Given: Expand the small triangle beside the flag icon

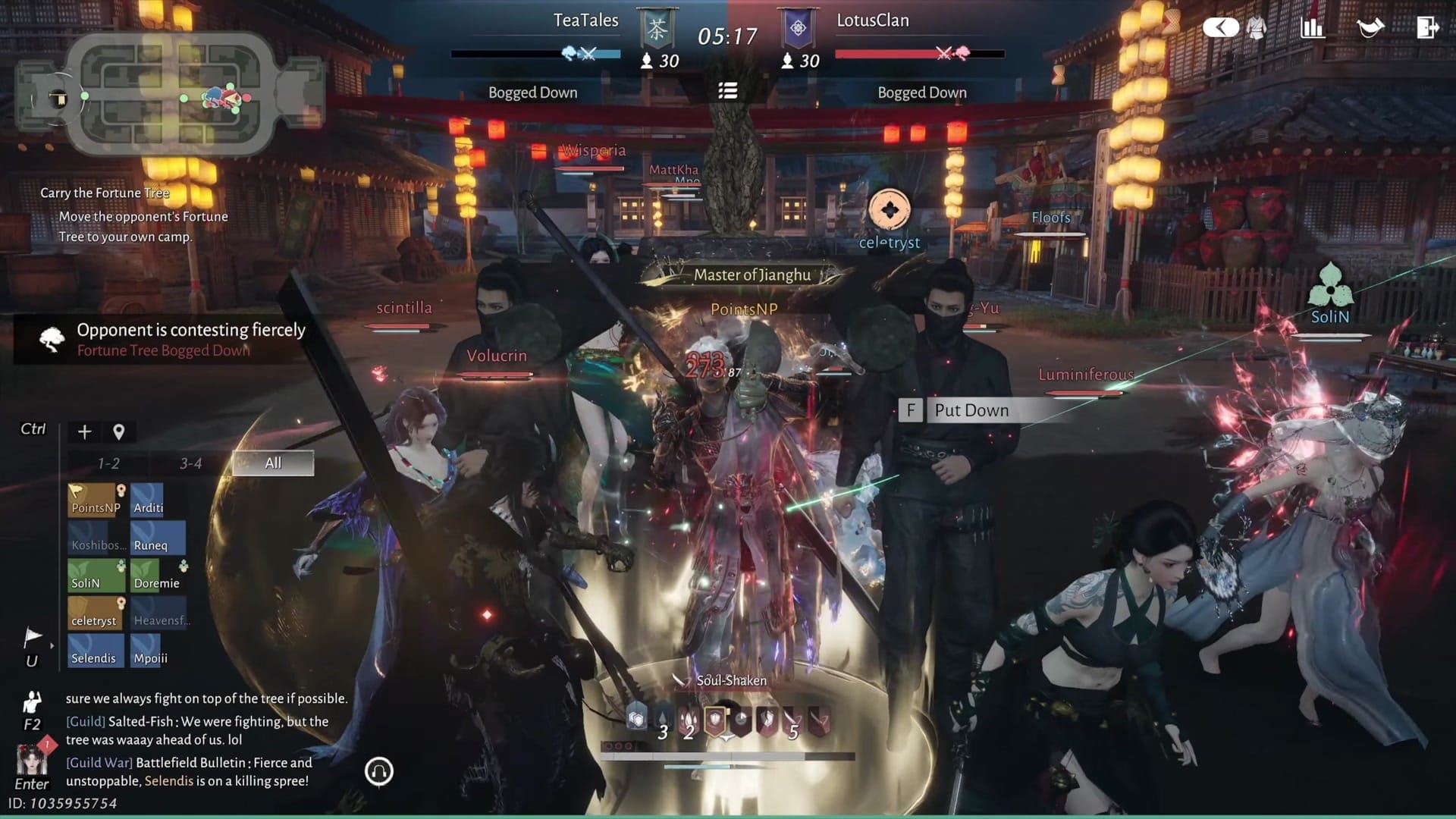Looking at the screenshot, I should (51, 645).
